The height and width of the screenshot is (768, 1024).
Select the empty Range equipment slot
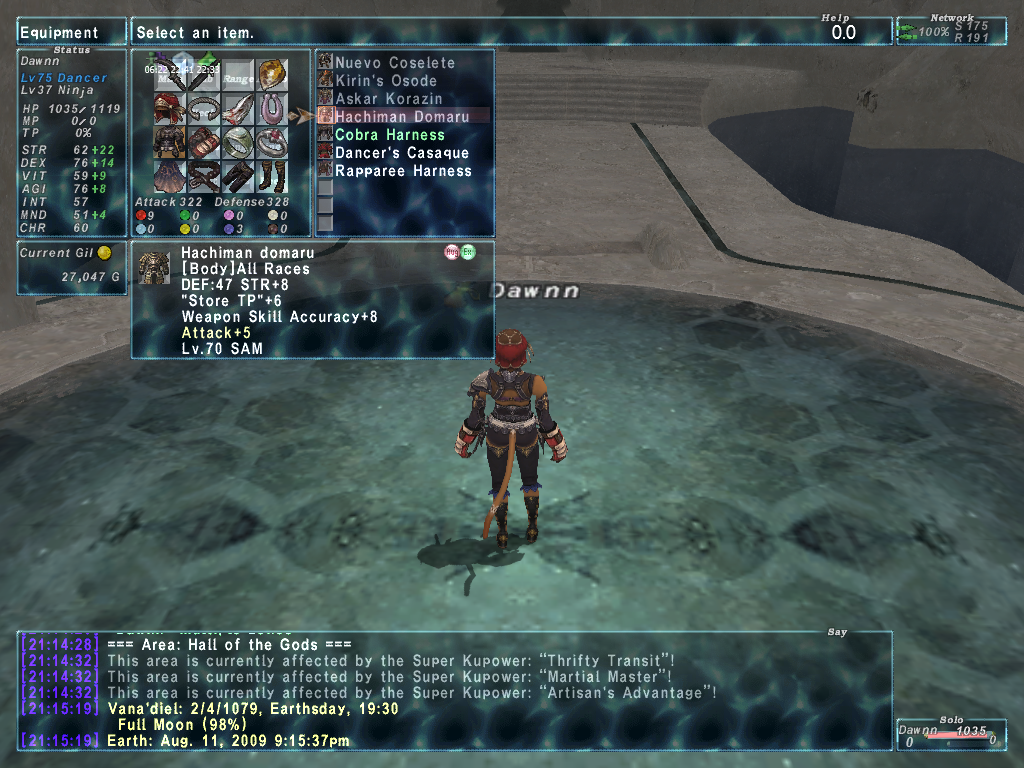238,74
